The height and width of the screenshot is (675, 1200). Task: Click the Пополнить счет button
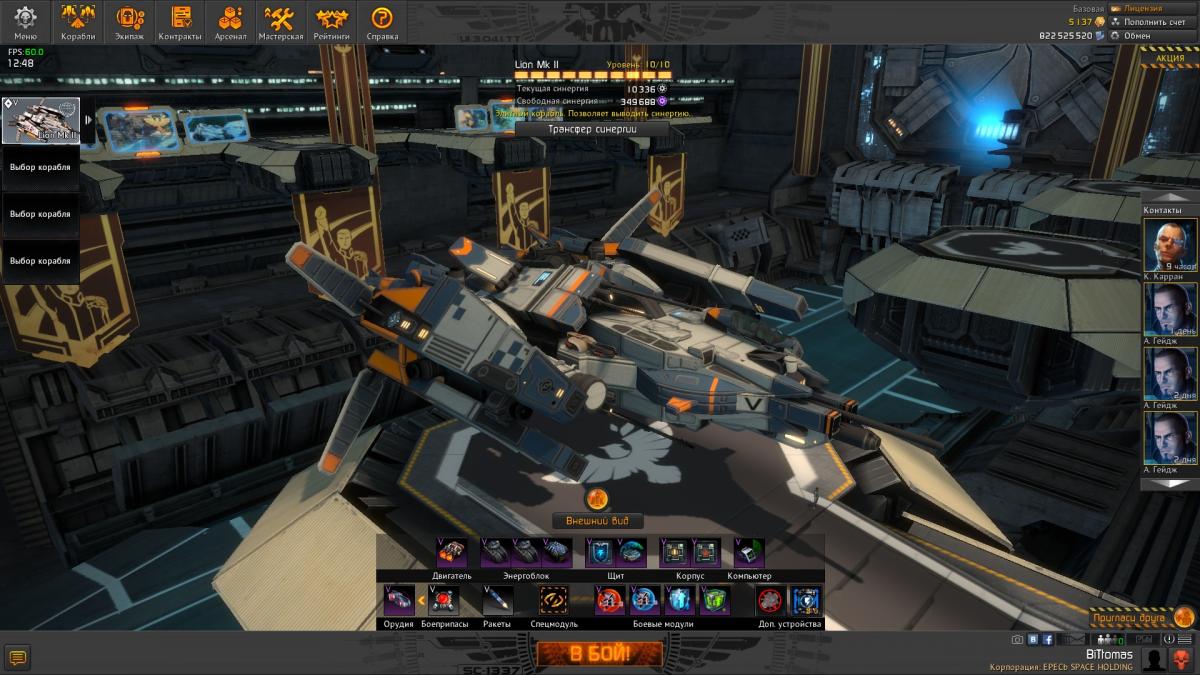coord(1154,21)
